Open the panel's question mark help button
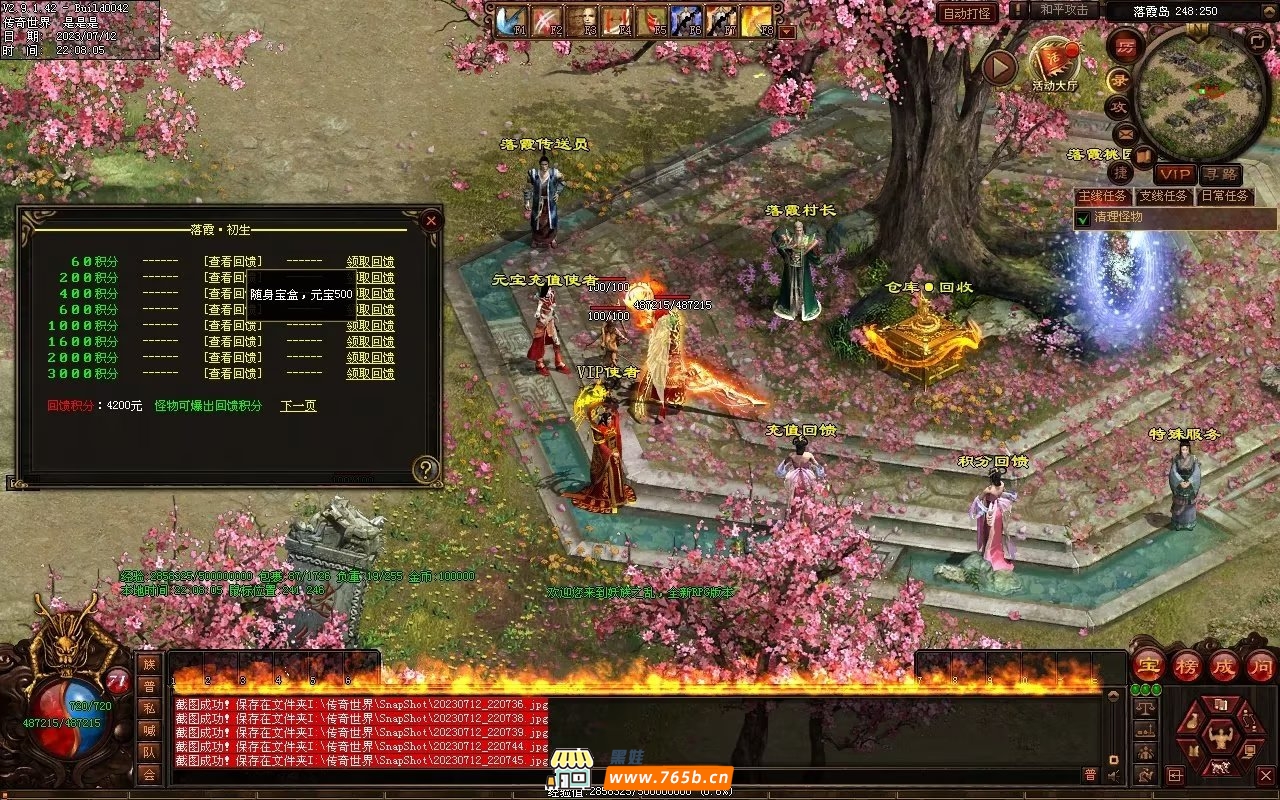Image resolution: width=1280 pixels, height=800 pixels. pos(426,469)
